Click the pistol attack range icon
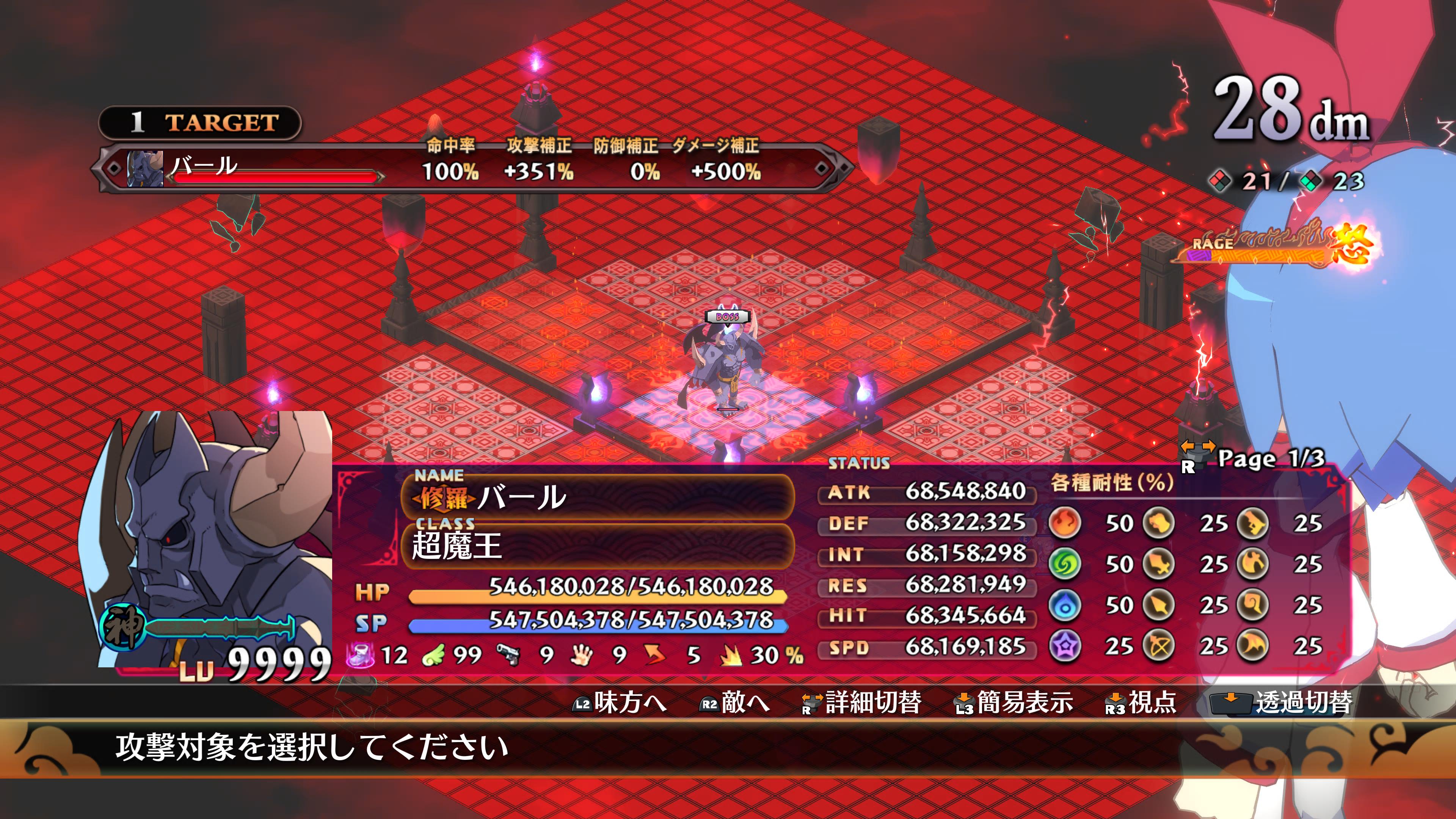The width and height of the screenshot is (1456, 819). click(508, 656)
